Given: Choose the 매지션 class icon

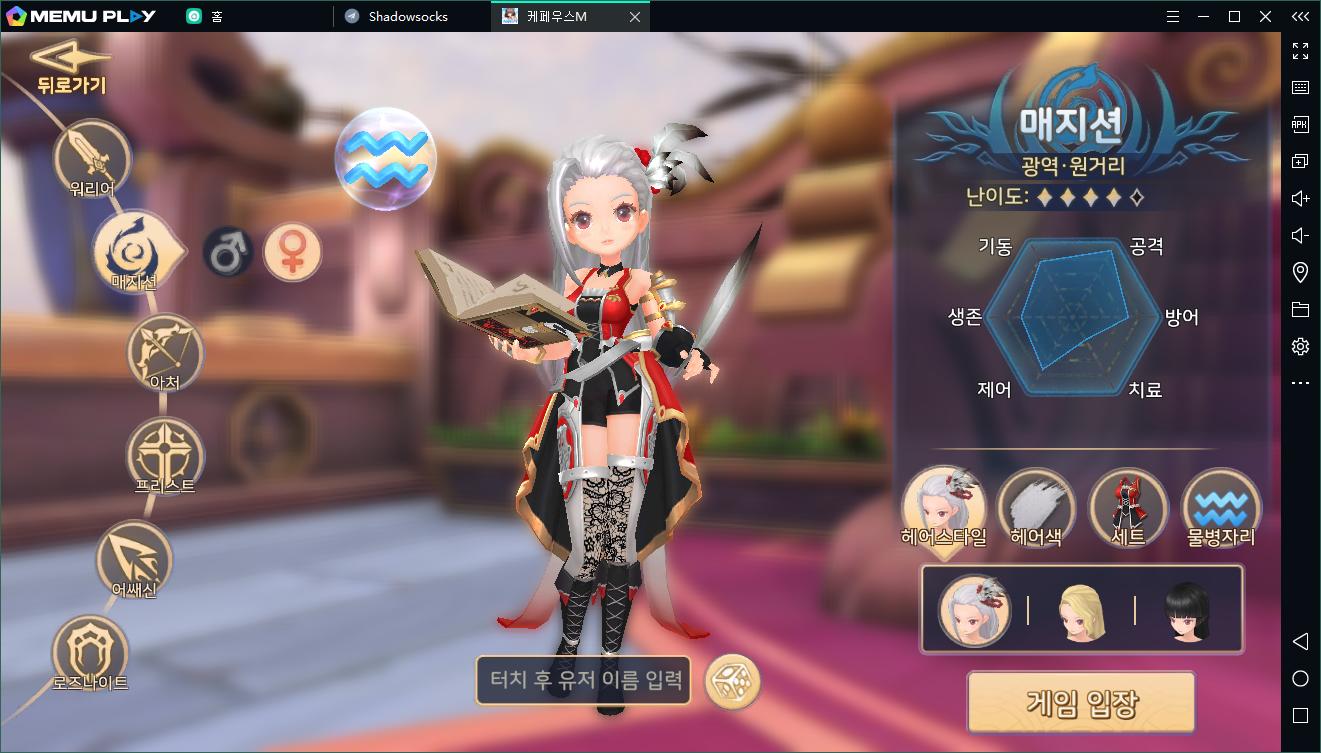Looking at the screenshot, I should click(133, 250).
